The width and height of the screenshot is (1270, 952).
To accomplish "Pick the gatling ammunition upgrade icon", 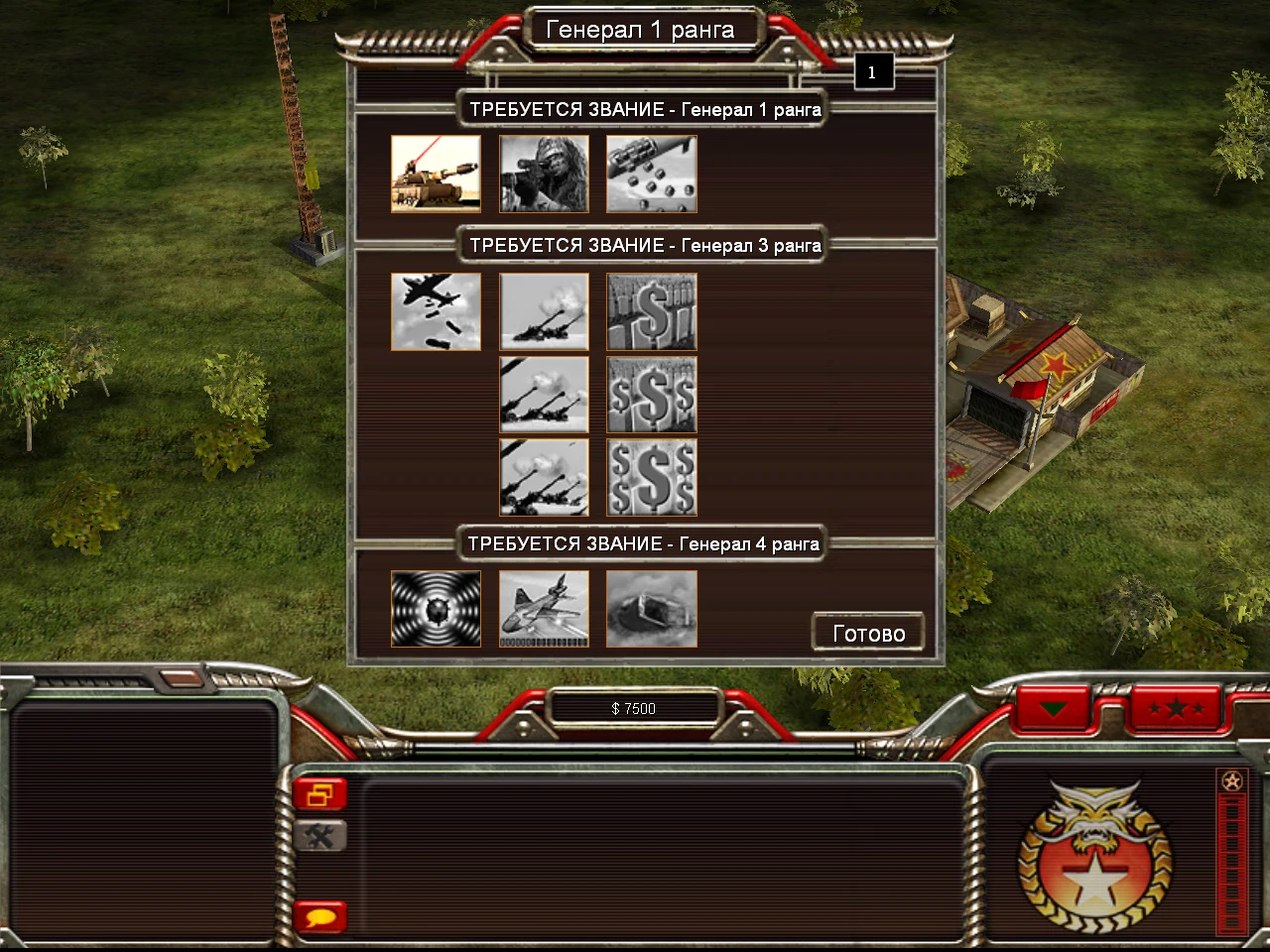I will tap(651, 174).
